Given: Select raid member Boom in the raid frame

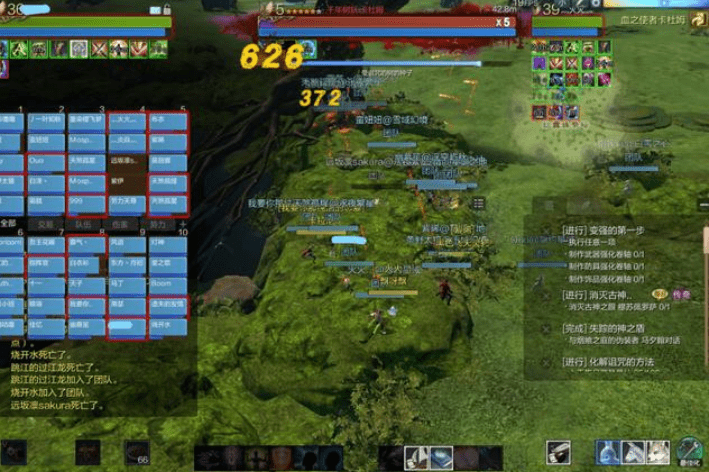Looking at the screenshot, I should (168, 283).
